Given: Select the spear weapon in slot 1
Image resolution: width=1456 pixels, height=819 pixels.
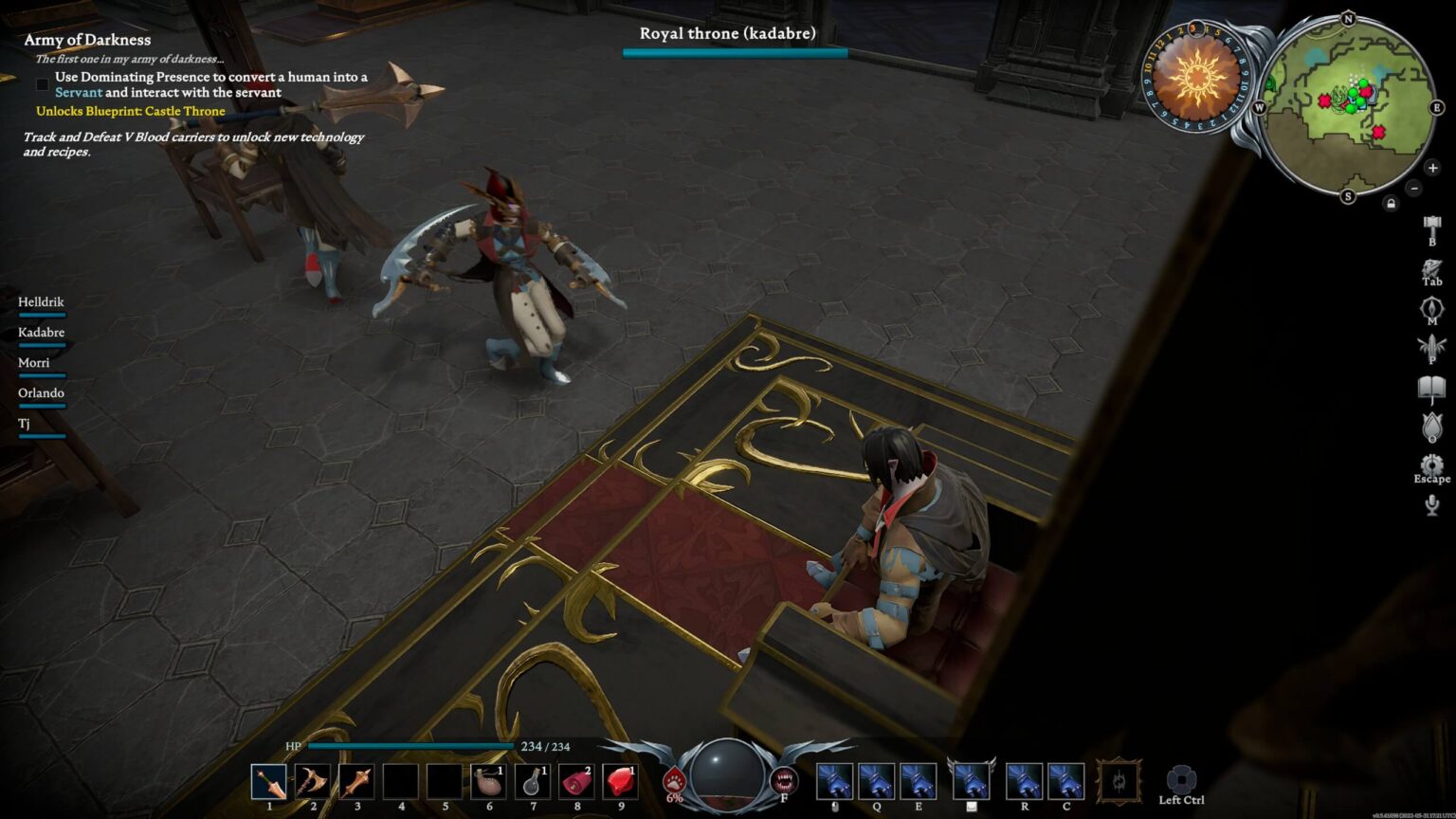Looking at the screenshot, I should tap(269, 782).
